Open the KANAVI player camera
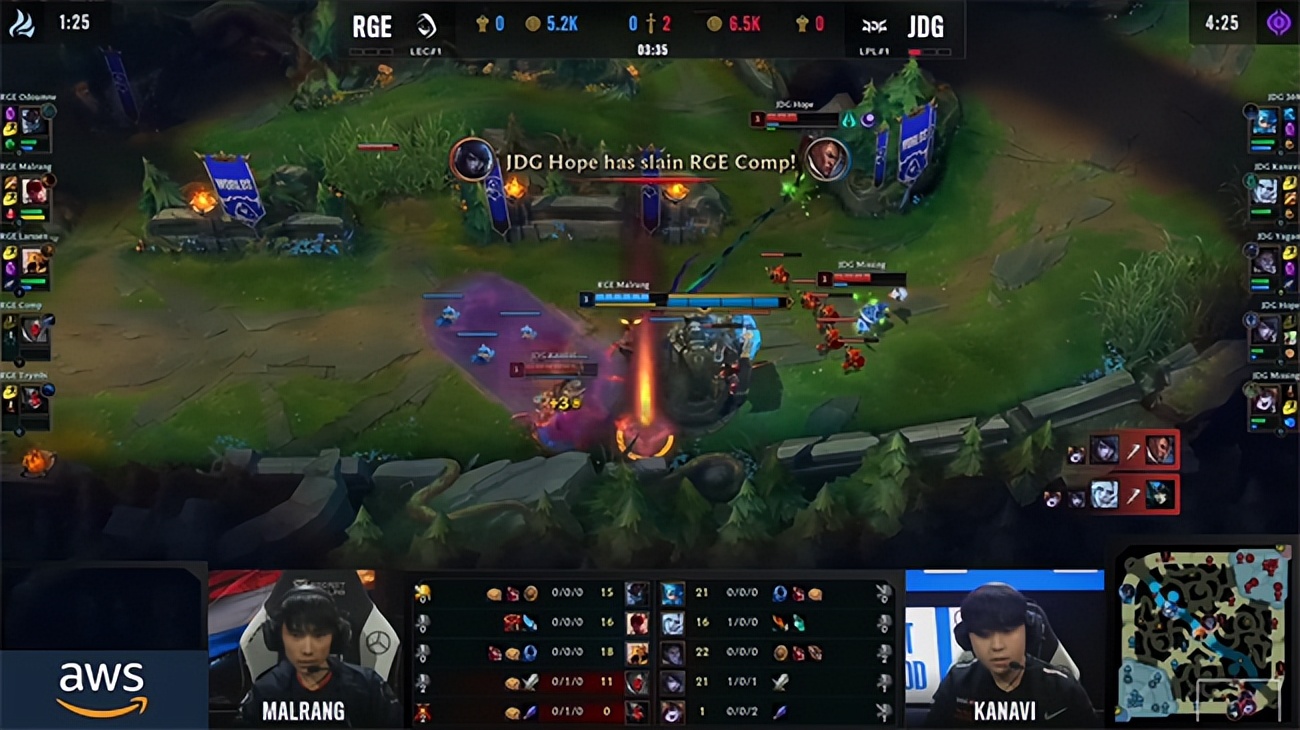The height and width of the screenshot is (730, 1300). coord(1004,648)
